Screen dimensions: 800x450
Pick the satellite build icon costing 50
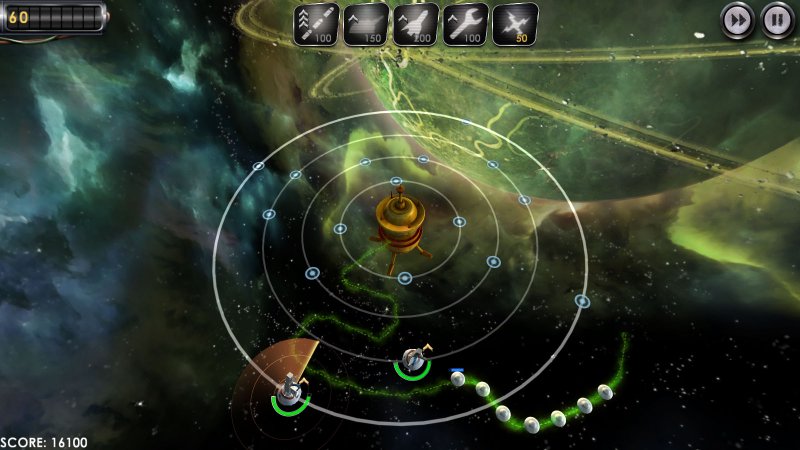[516, 24]
